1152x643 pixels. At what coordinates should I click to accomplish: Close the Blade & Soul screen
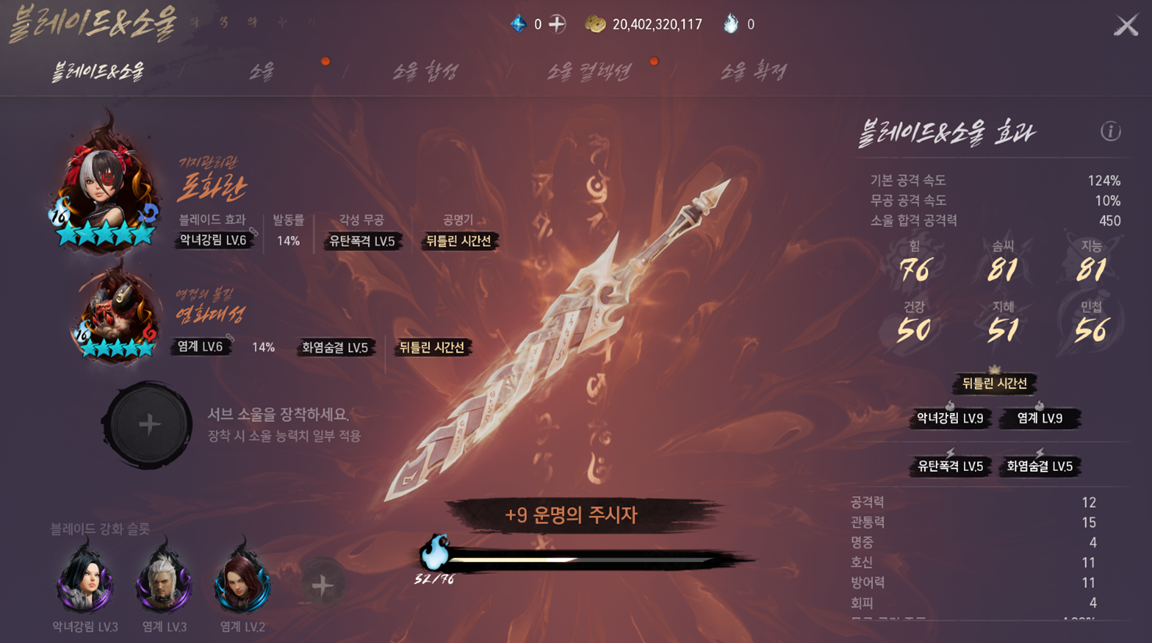click(x=1126, y=25)
